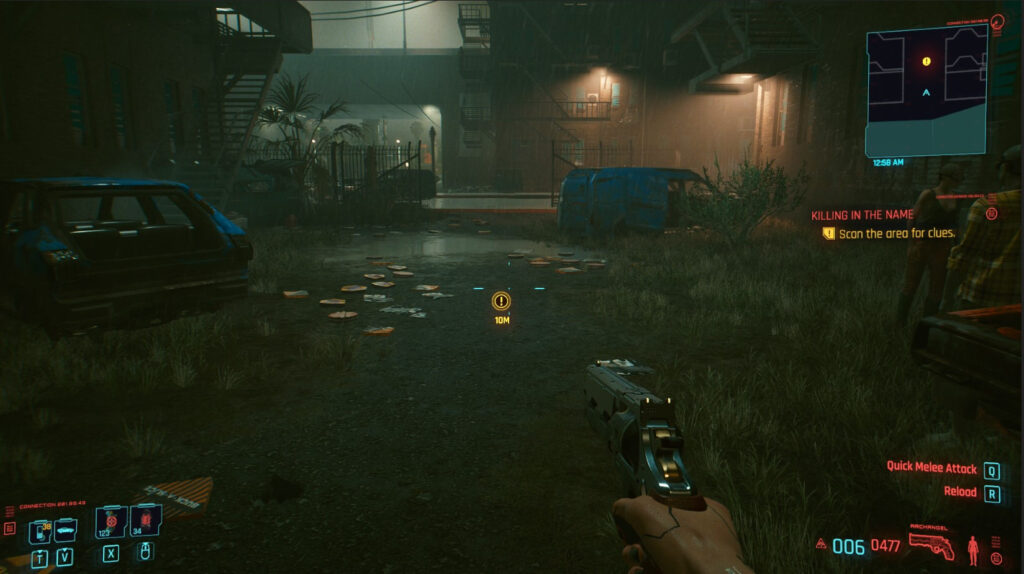Click the yellow objective waypoint marker

coord(501,300)
